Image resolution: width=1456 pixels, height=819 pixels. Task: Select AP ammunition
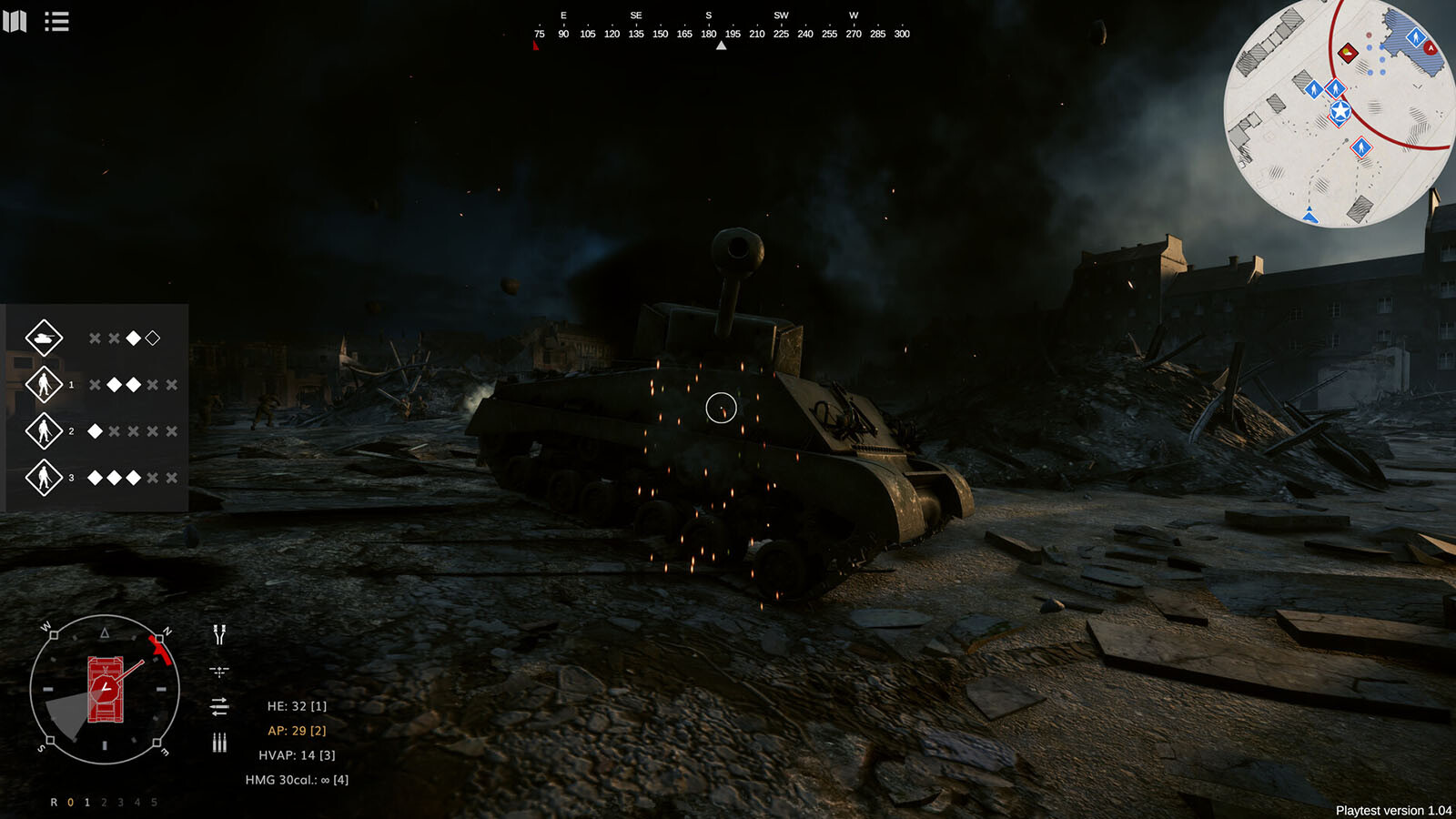click(297, 731)
